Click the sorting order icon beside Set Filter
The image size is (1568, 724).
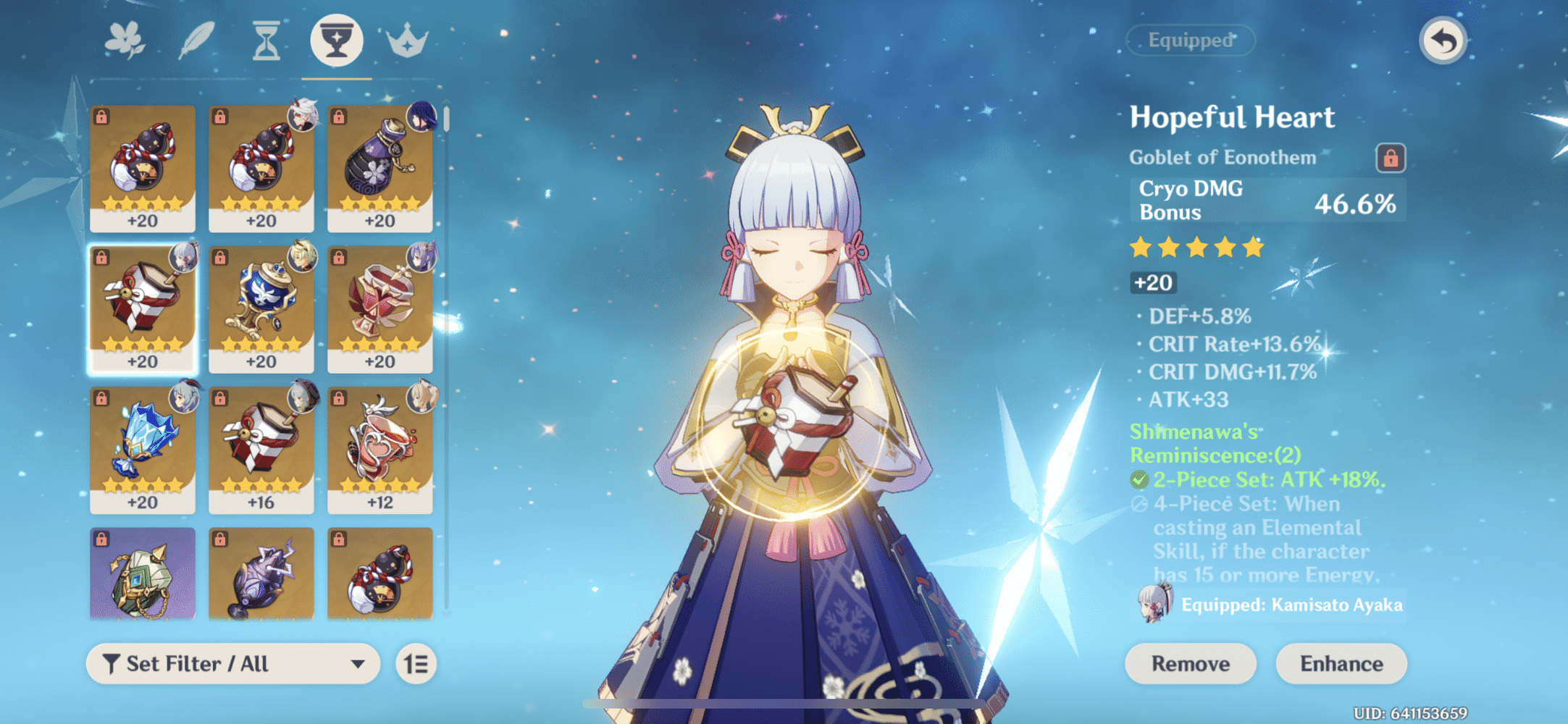point(415,663)
